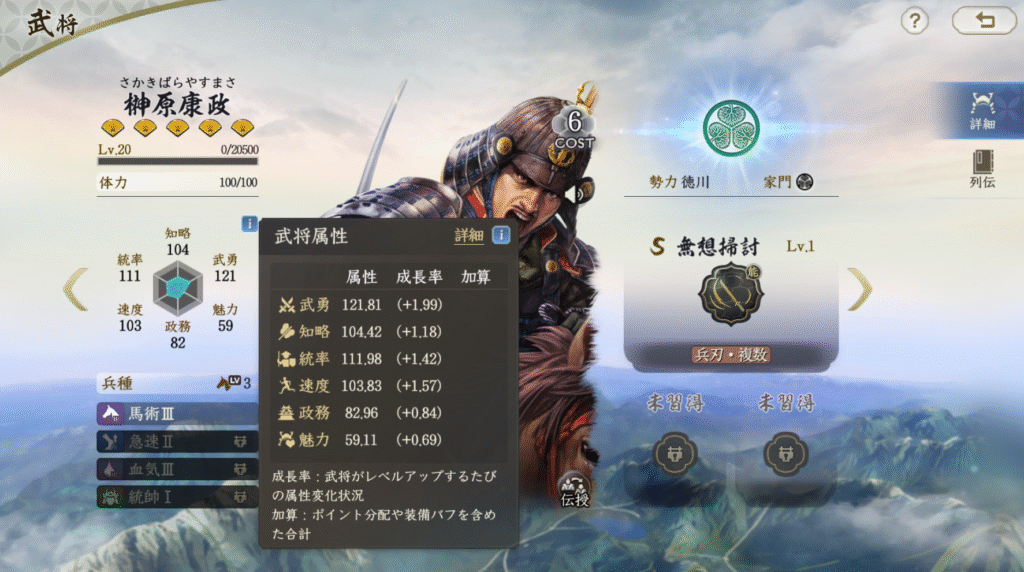Viewport: 1024px width, 572px height.
Task: Select the 無想掃討 skill icon
Action: pos(730,294)
